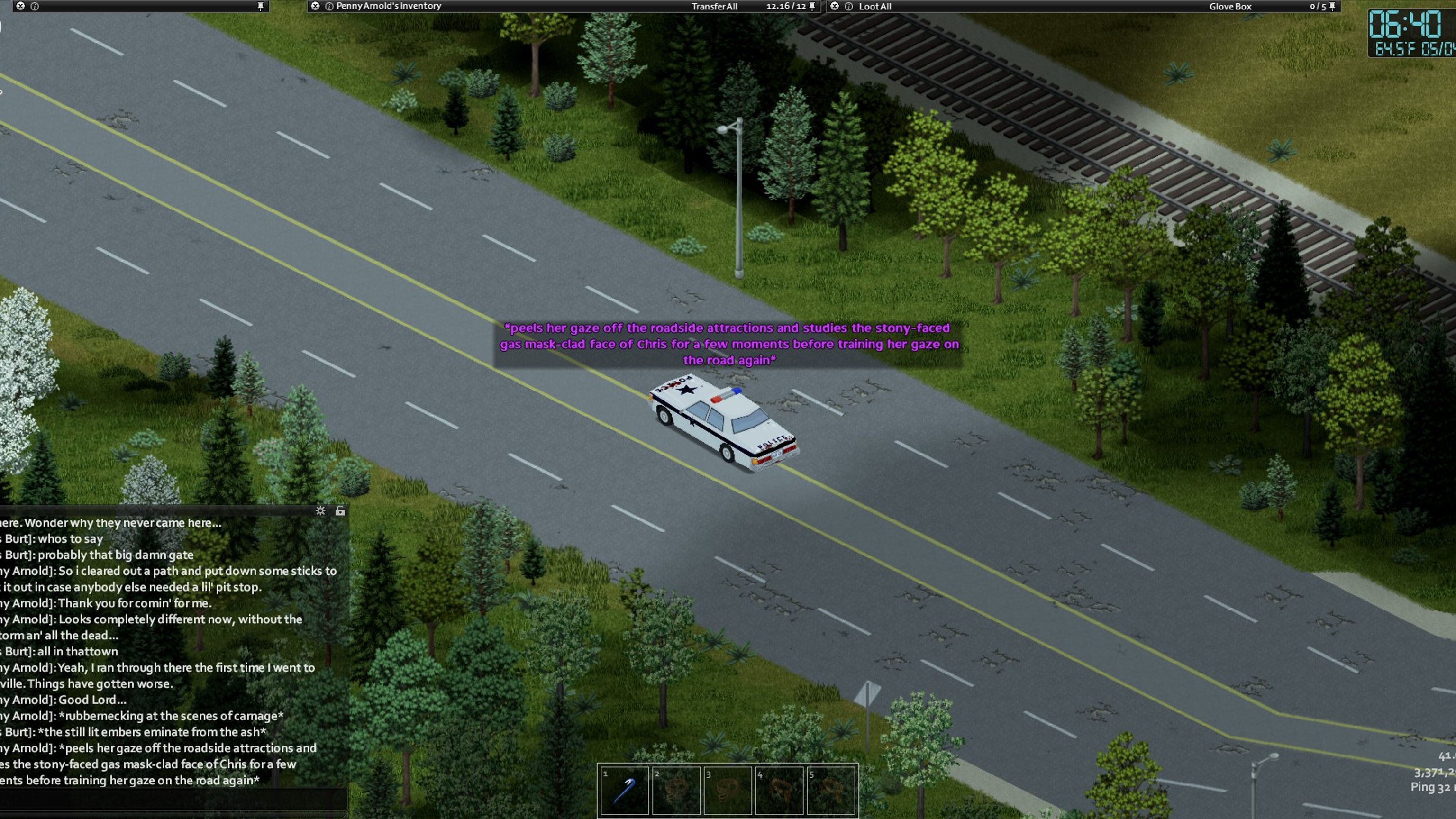Select the crowbar in hotbar slot 1
The width and height of the screenshot is (1456, 819).
[624, 790]
